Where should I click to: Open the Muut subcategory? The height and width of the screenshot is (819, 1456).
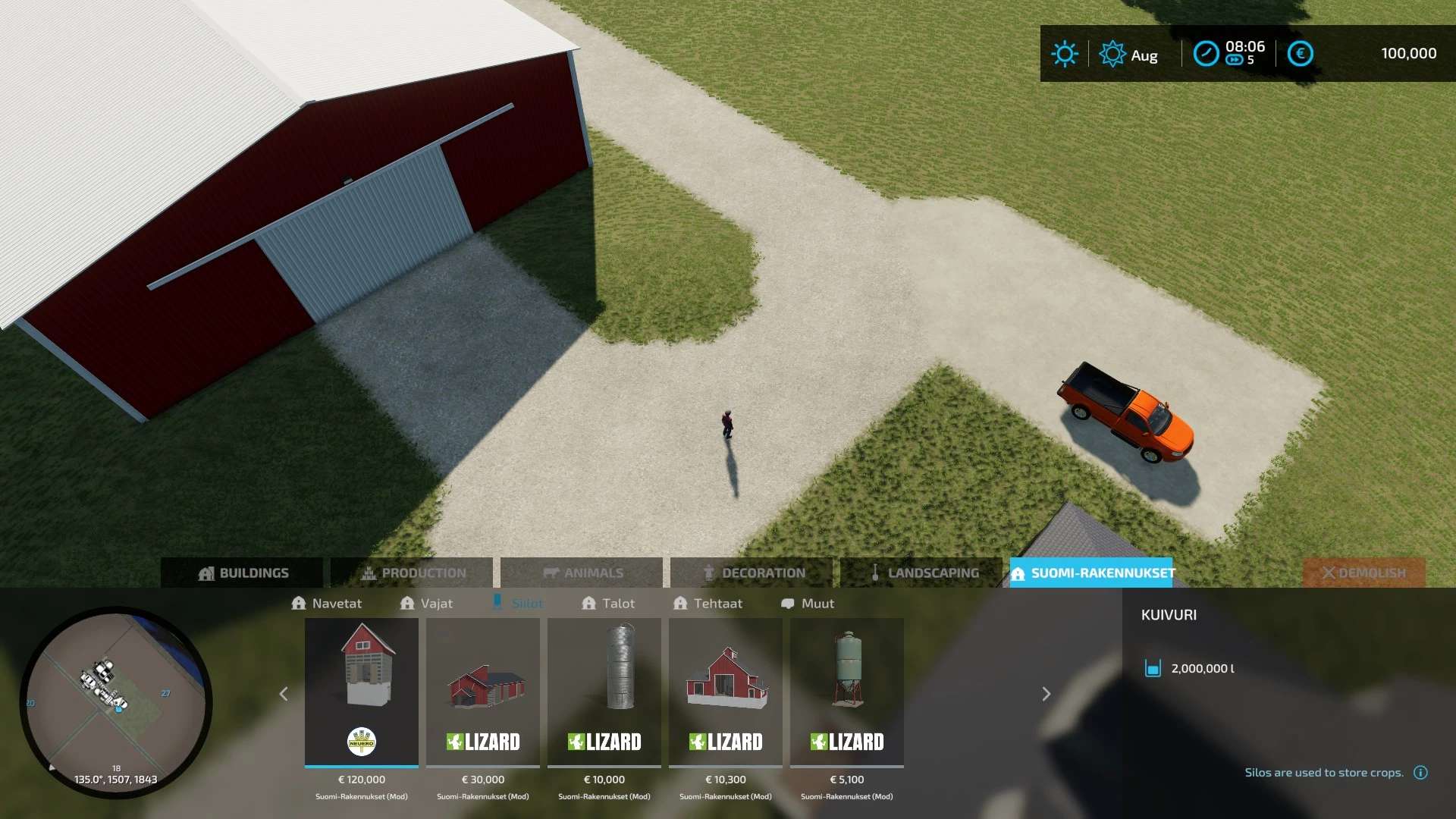808,604
